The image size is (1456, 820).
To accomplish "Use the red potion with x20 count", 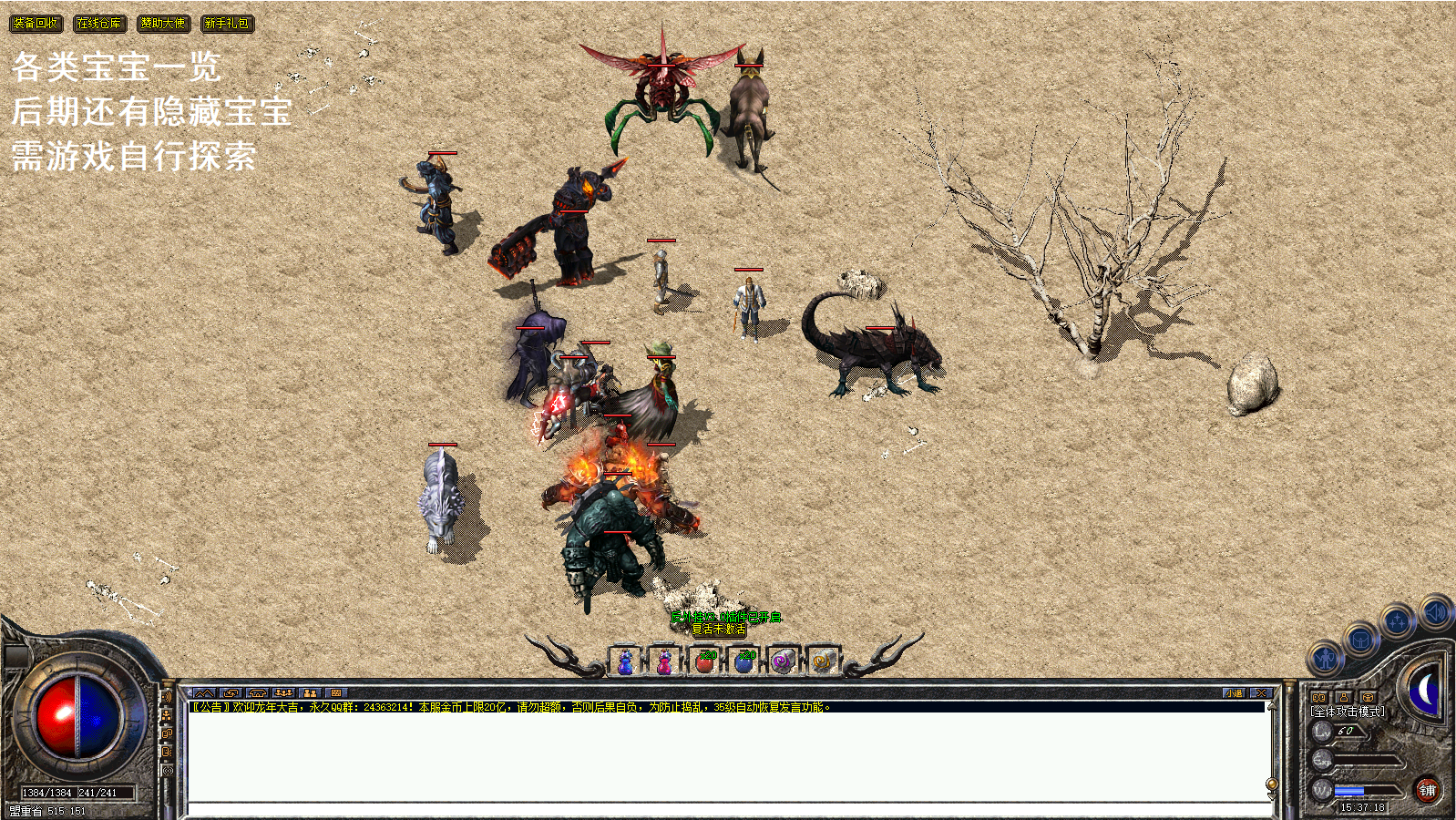I will tap(704, 661).
